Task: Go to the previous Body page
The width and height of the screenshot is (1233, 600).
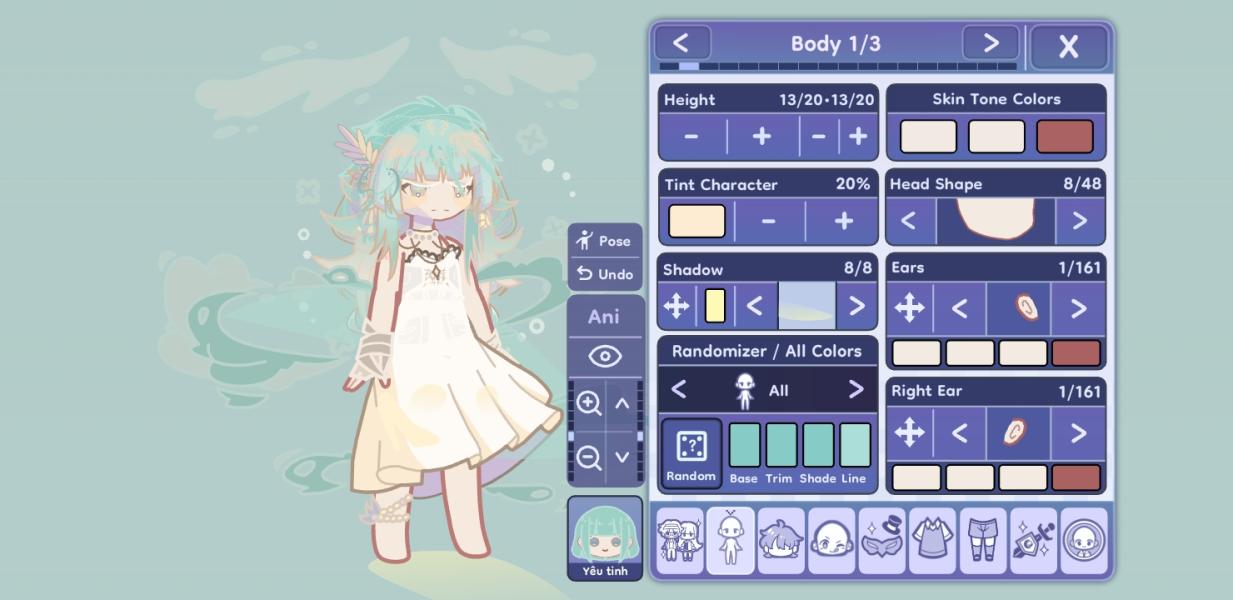Action: 682,43
